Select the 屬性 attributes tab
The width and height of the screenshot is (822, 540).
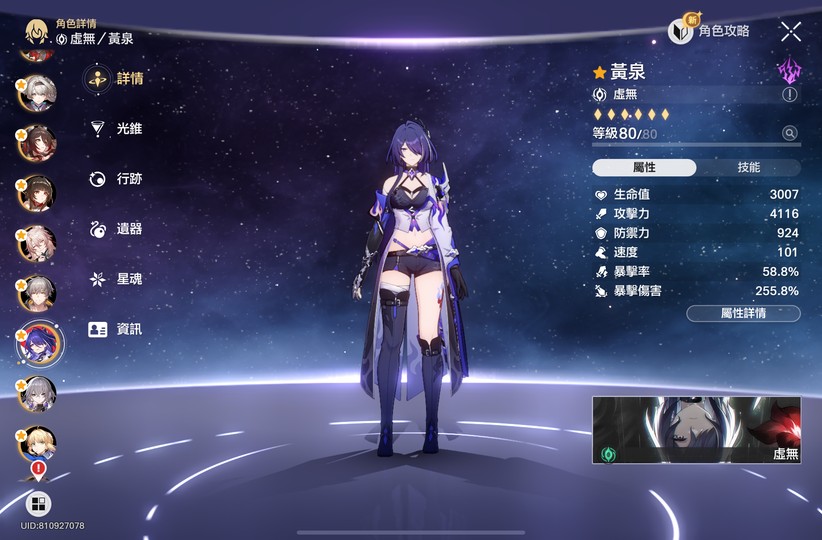coord(644,168)
